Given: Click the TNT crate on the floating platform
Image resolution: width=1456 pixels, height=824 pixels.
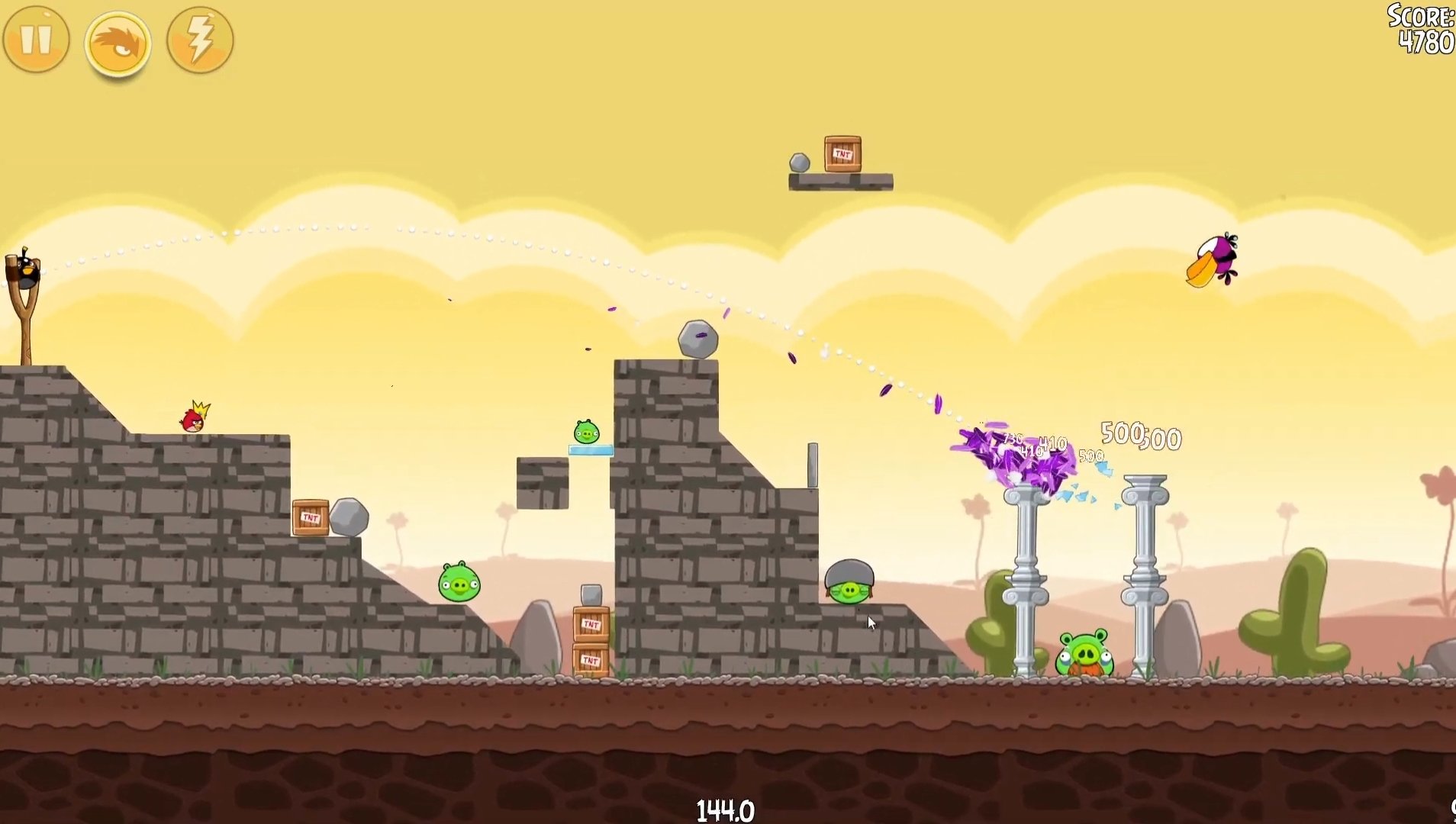Looking at the screenshot, I should pyautogui.click(x=842, y=153).
